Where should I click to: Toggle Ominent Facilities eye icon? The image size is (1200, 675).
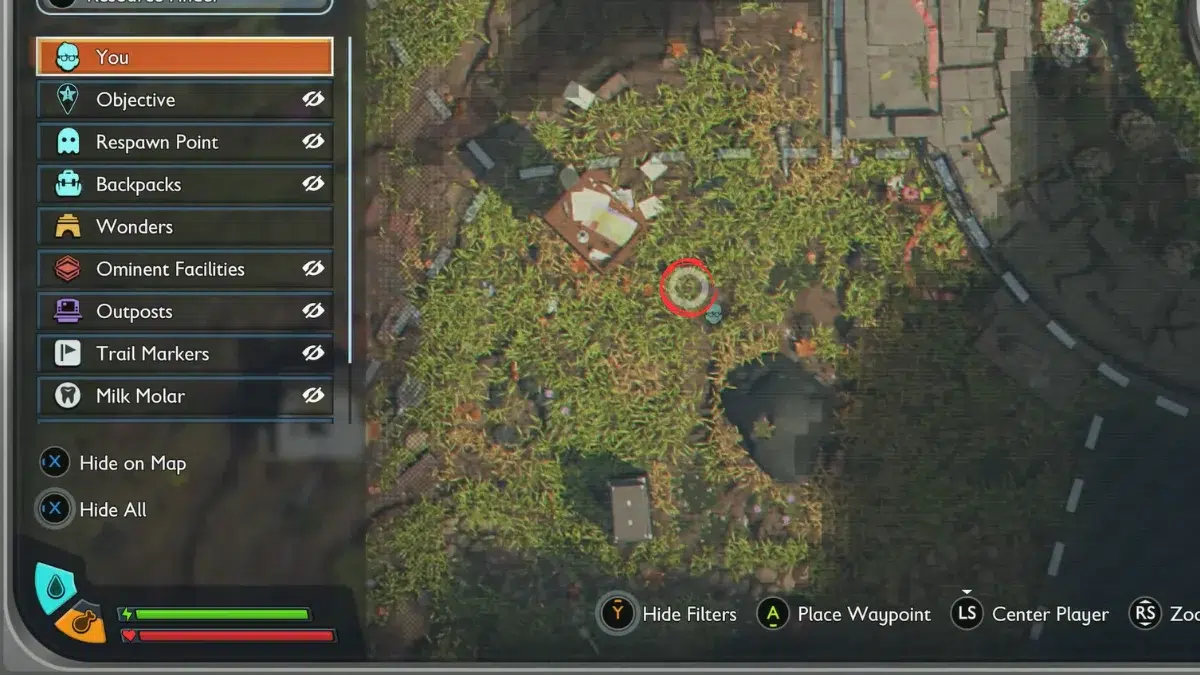[x=314, y=269]
